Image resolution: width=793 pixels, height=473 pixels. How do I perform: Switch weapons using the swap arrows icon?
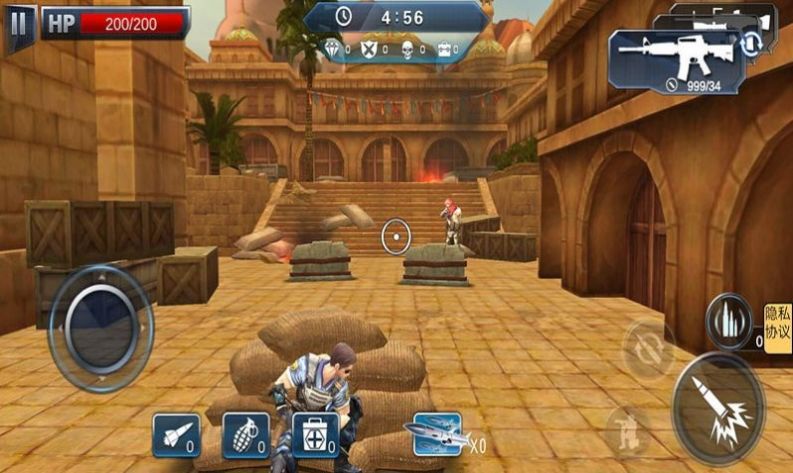click(x=750, y=43)
